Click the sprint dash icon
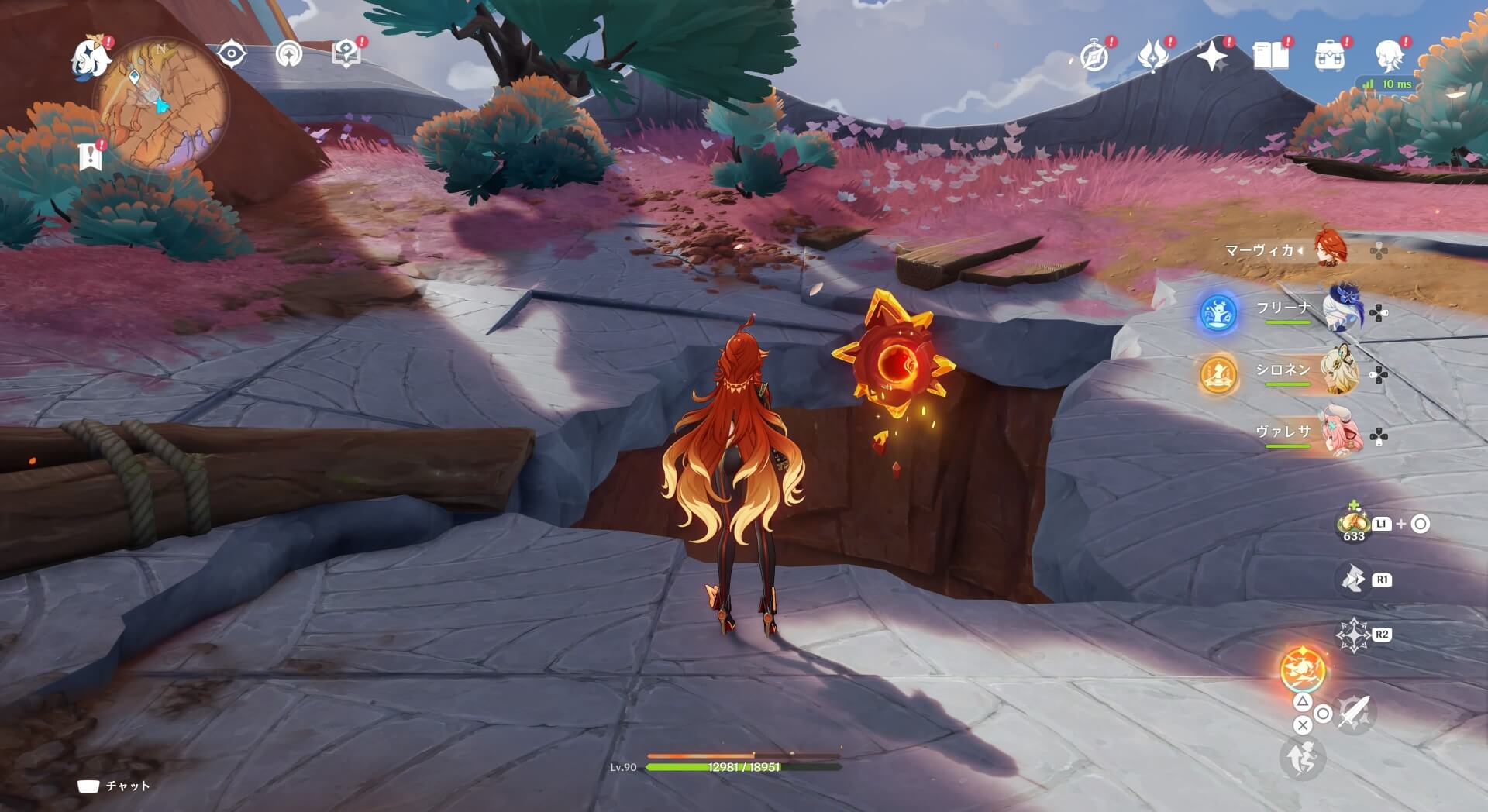 tap(1302, 758)
